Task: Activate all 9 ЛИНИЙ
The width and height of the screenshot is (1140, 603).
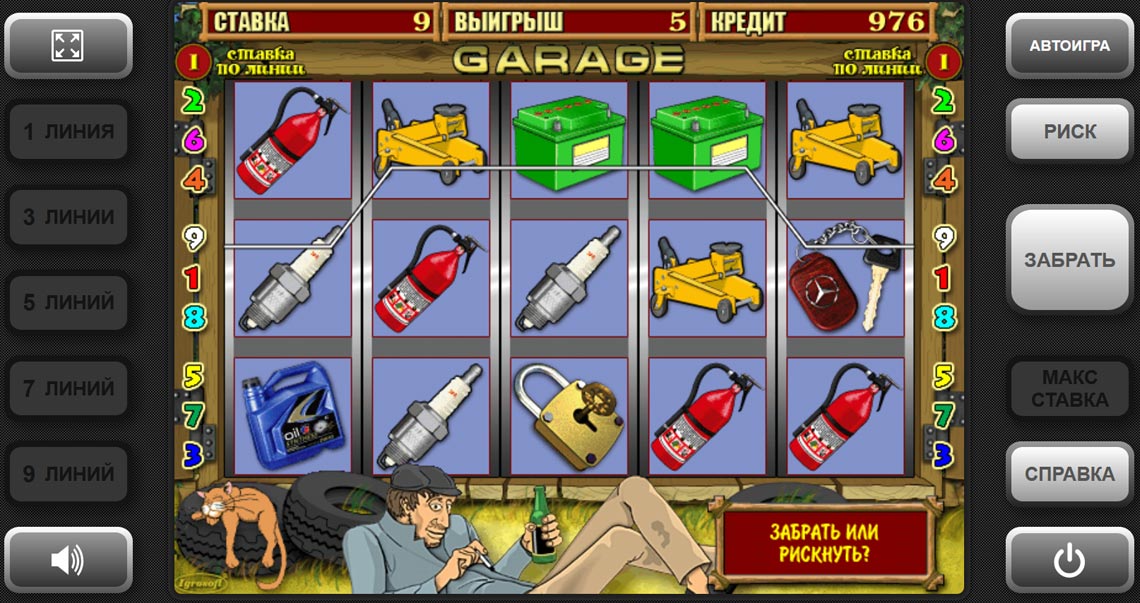Action: click(x=68, y=473)
